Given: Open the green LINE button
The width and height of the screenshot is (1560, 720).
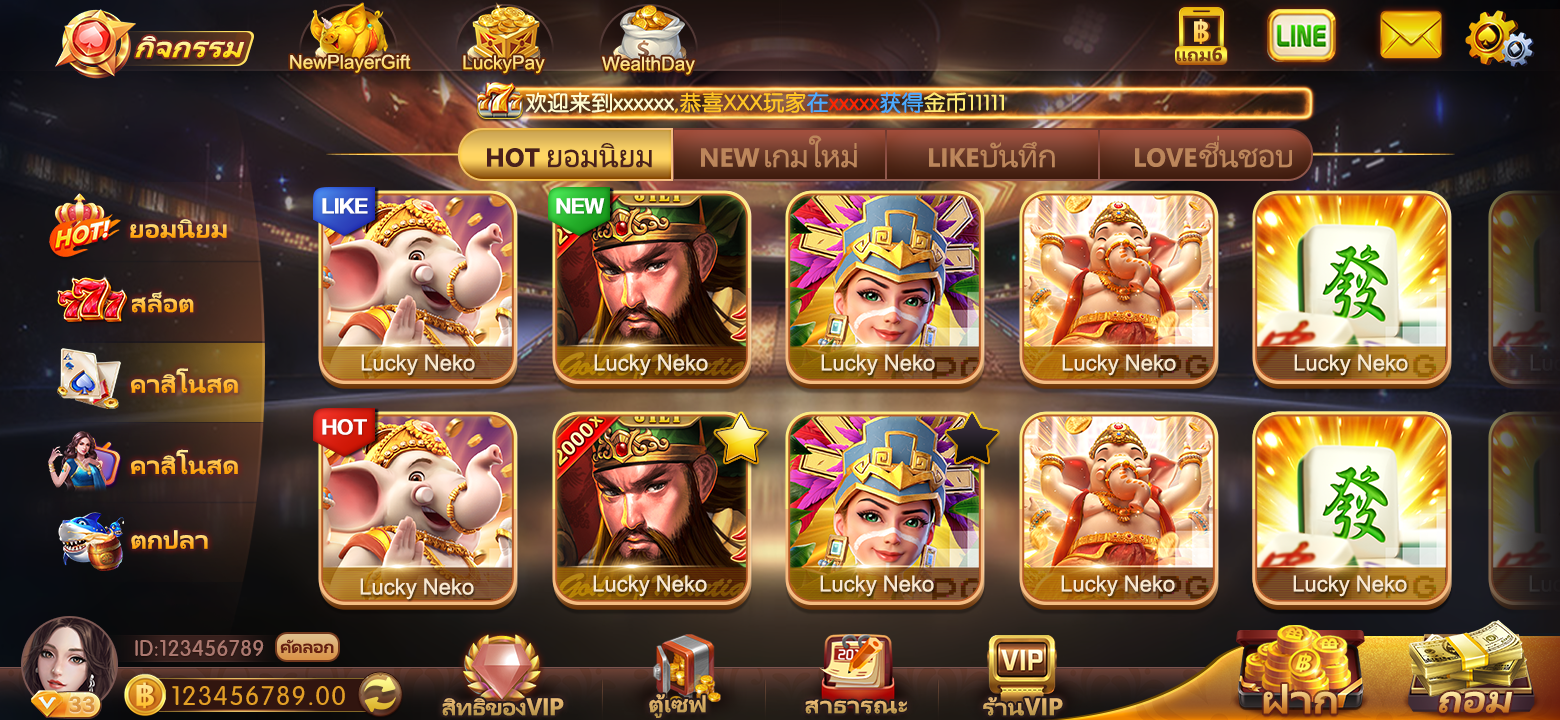Looking at the screenshot, I should (x=1301, y=37).
